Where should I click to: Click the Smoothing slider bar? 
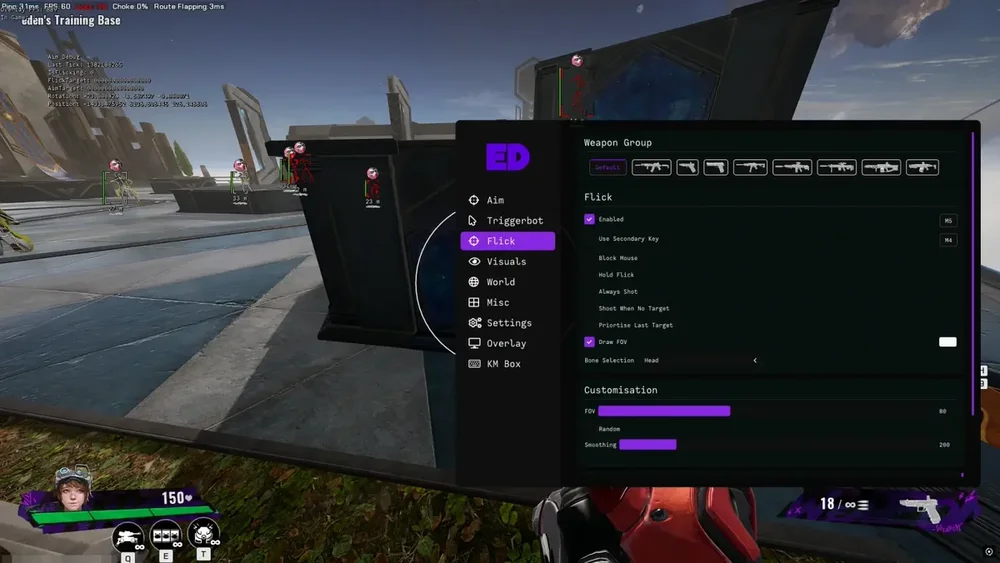(648, 445)
